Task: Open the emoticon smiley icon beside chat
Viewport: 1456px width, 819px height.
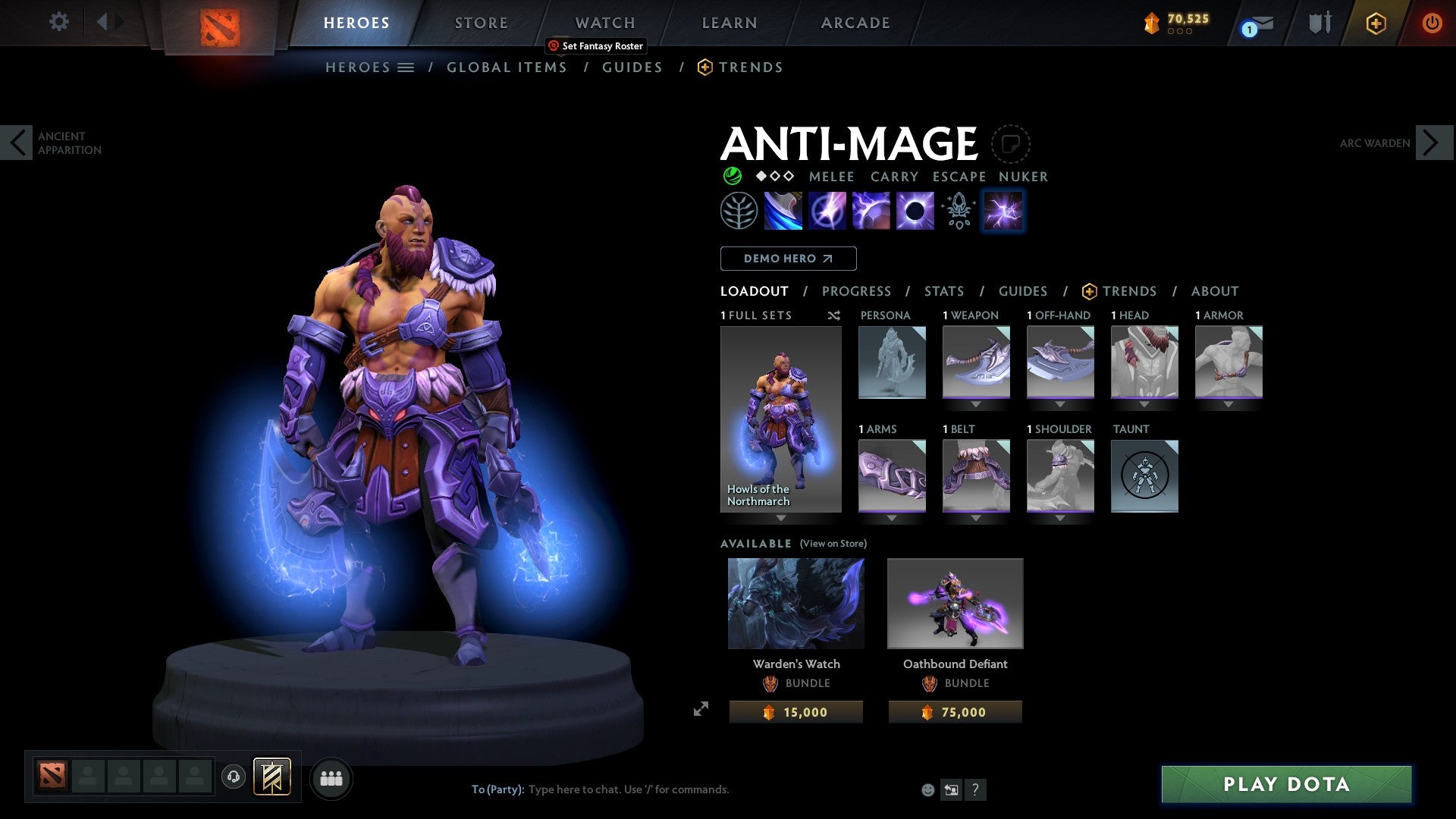Action: tap(927, 789)
